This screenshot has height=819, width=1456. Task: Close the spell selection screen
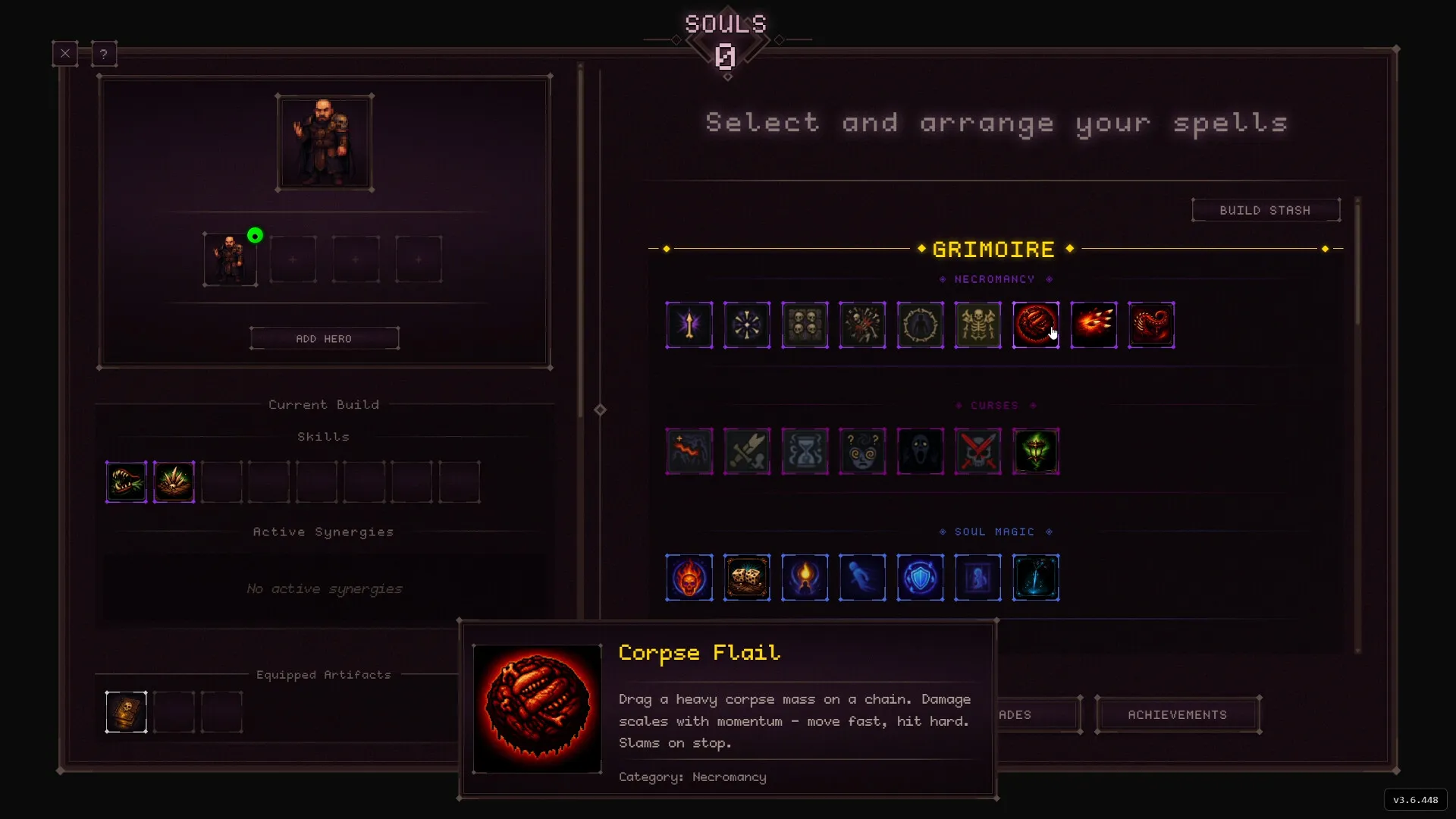(x=65, y=54)
